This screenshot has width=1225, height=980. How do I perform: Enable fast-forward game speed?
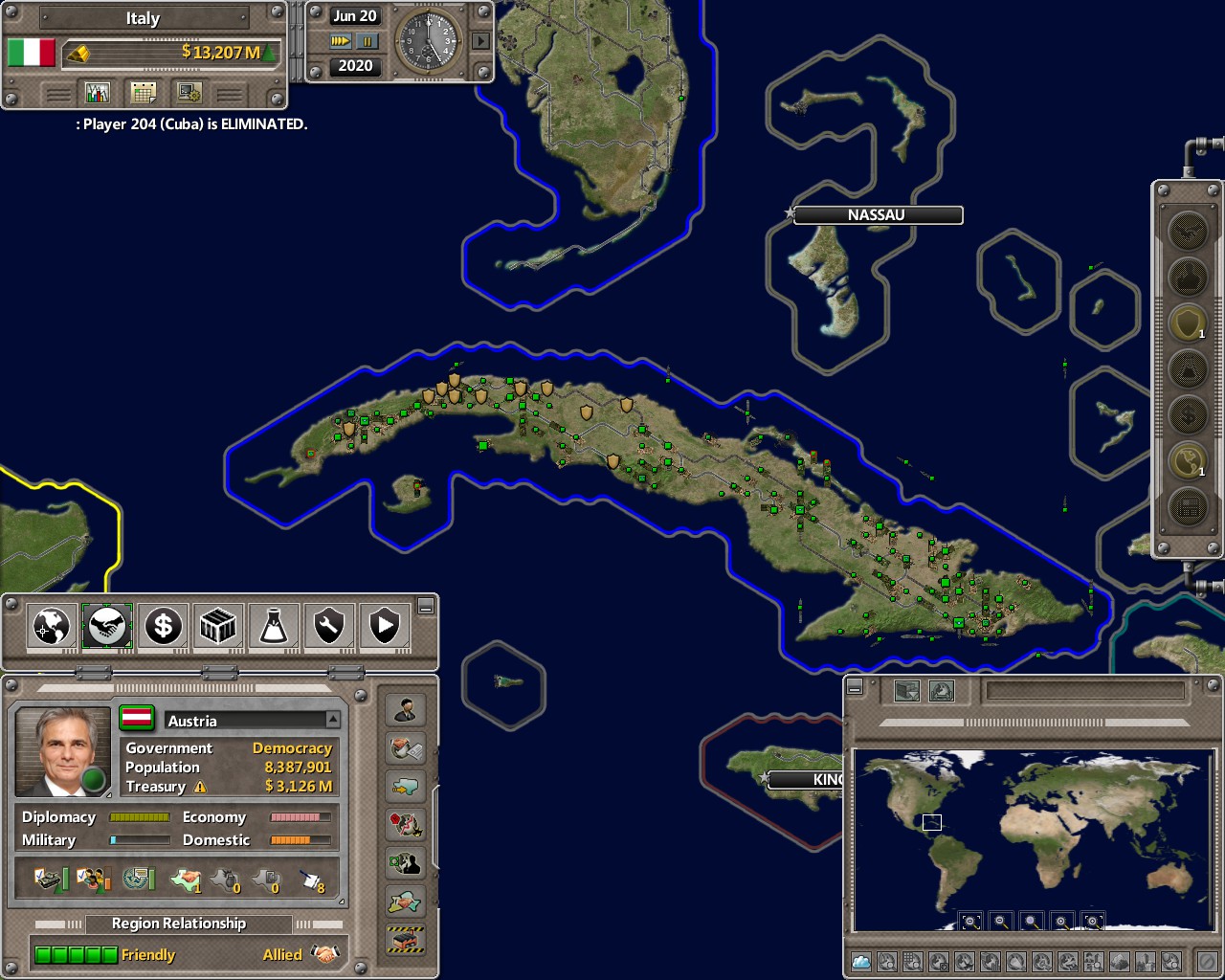click(x=342, y=41)
